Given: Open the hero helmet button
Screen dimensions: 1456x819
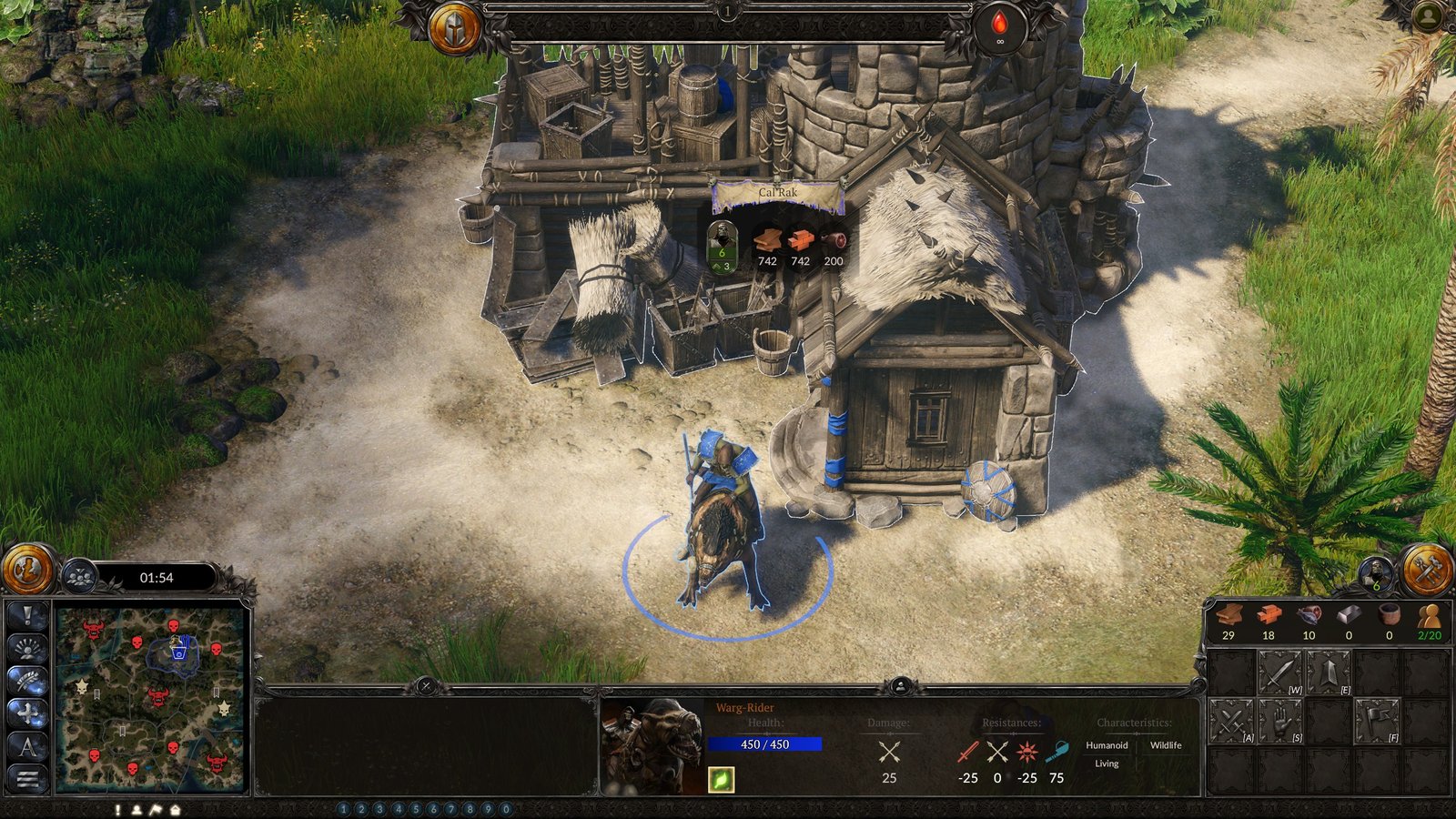Looking at the screenshot, I should 454,27.
